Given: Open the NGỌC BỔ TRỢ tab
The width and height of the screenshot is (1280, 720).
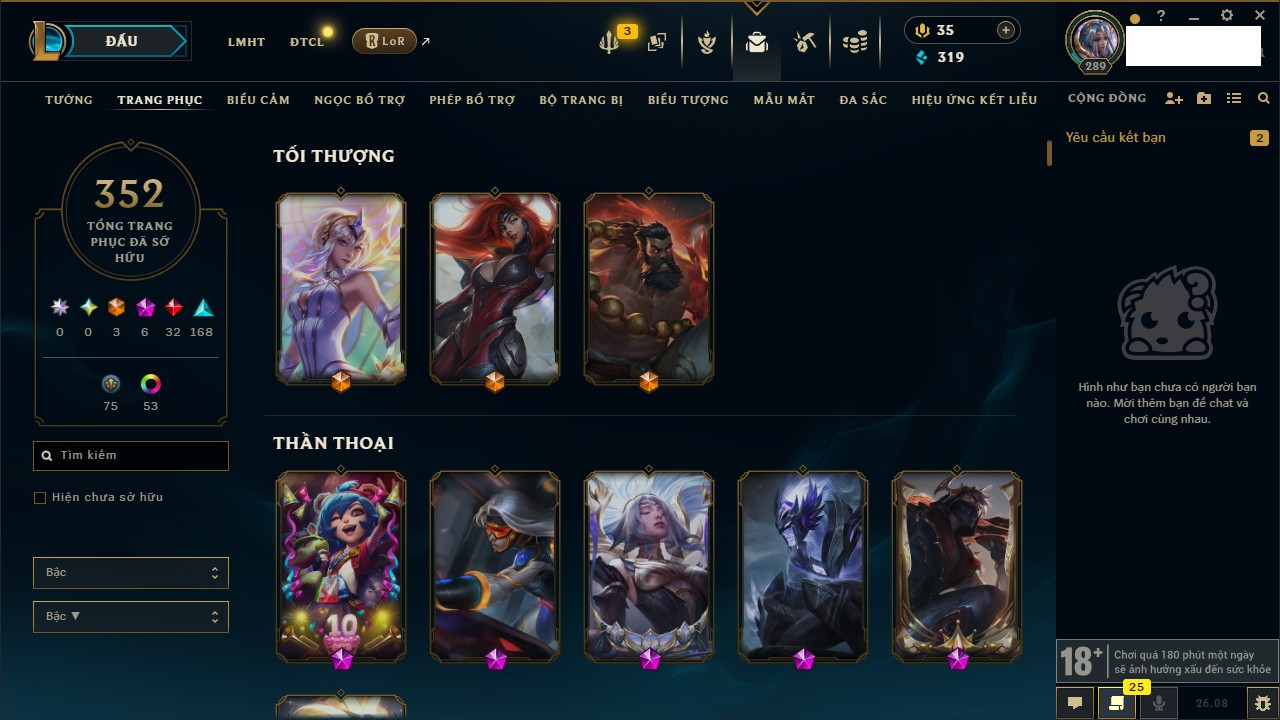Looking at the screenshot, I should (x=359, y=100).
